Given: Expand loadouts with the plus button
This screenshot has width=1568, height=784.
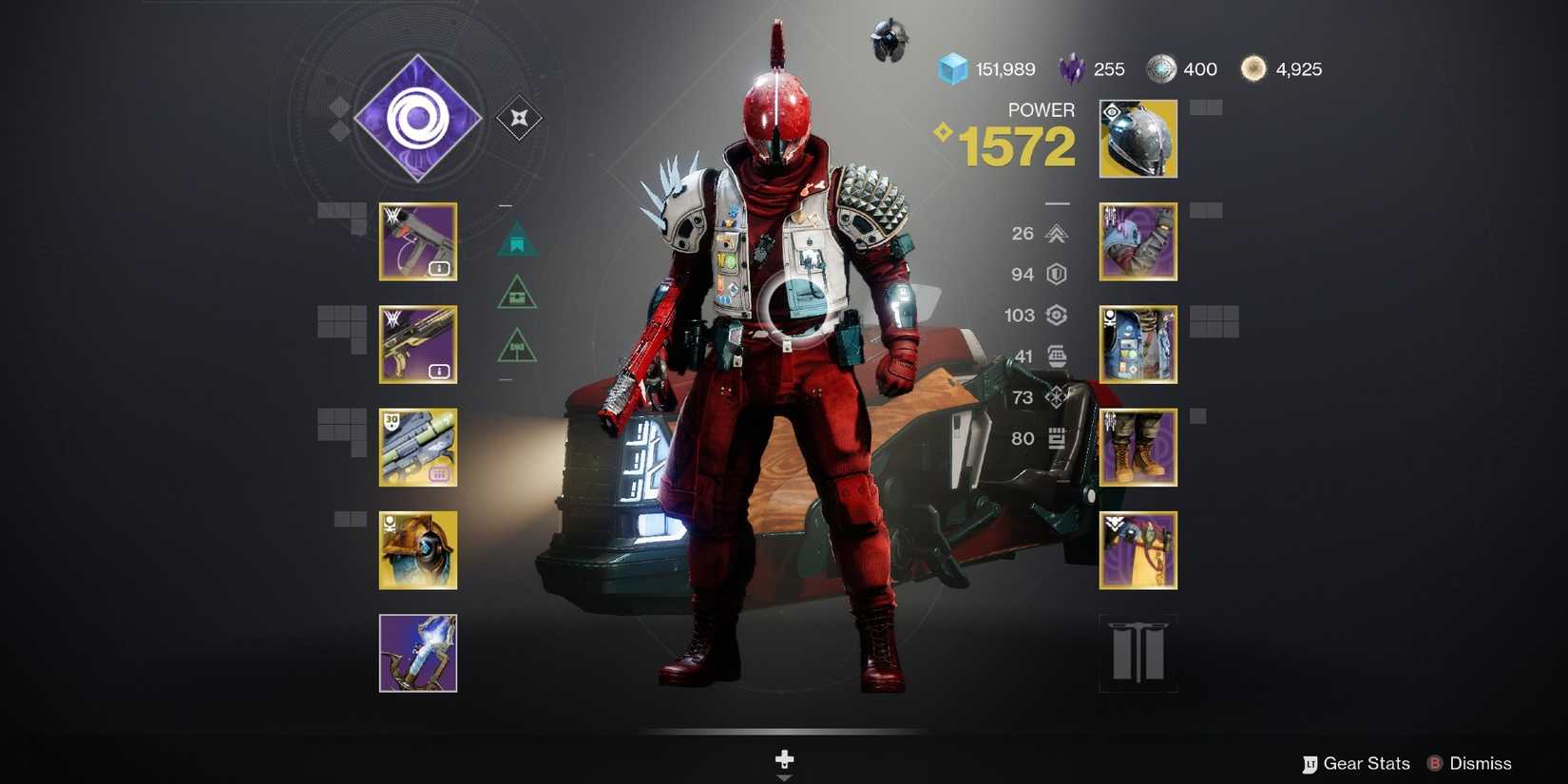Looking at the screenshot, I should click(x=784, y=759).
